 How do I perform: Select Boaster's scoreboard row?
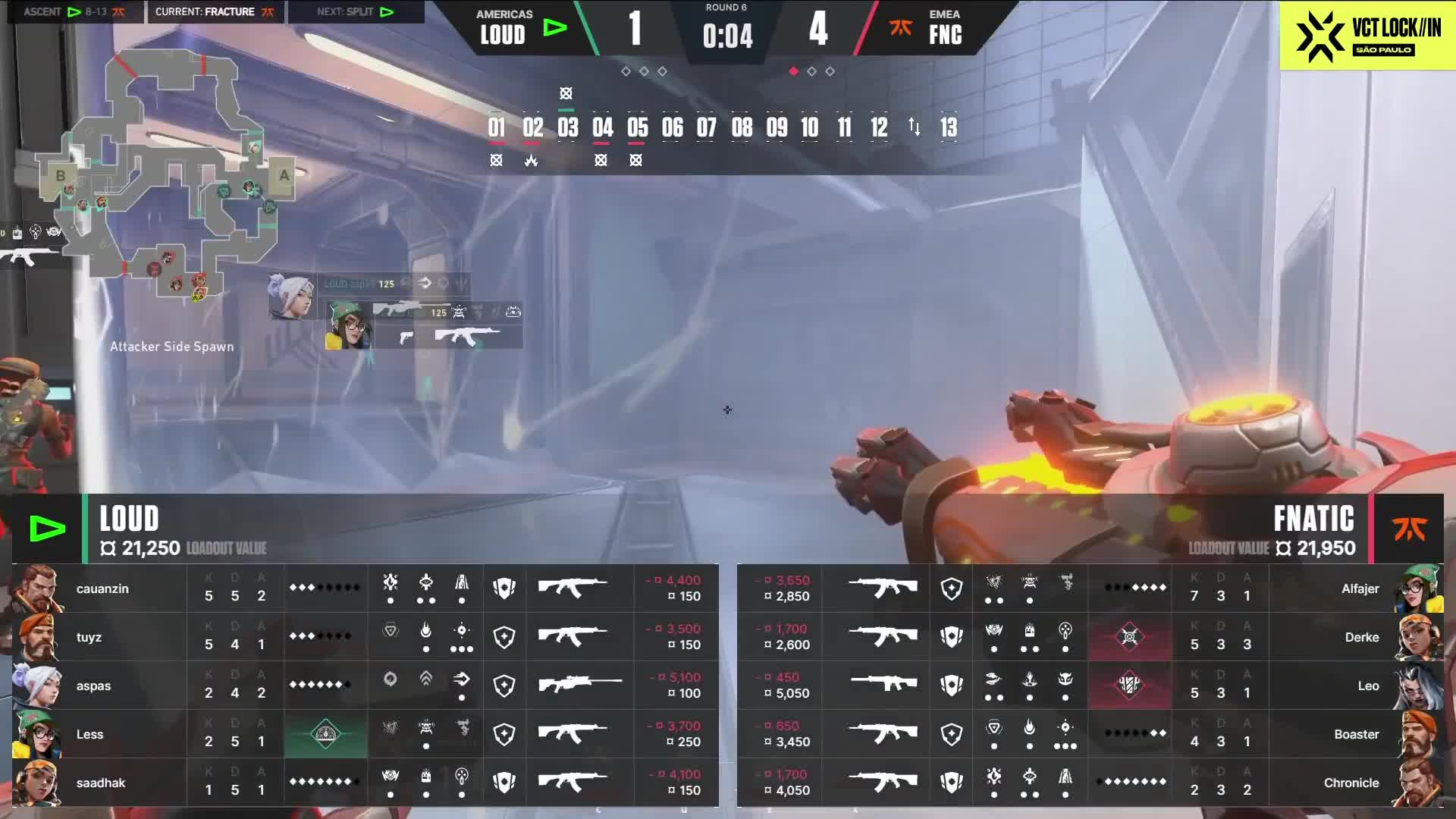[x=1356, y=734]
